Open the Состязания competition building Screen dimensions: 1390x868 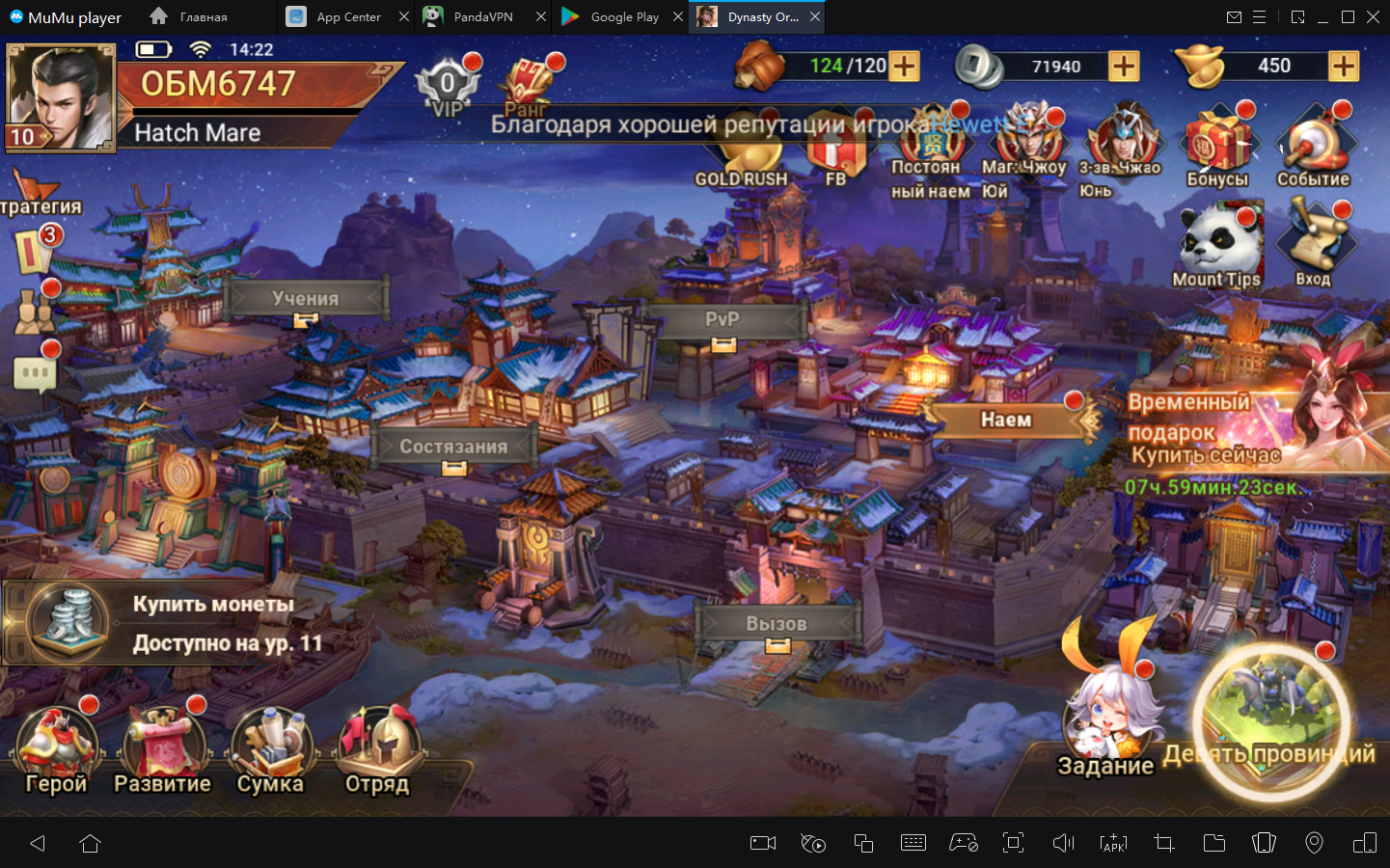tap(453, 447)
